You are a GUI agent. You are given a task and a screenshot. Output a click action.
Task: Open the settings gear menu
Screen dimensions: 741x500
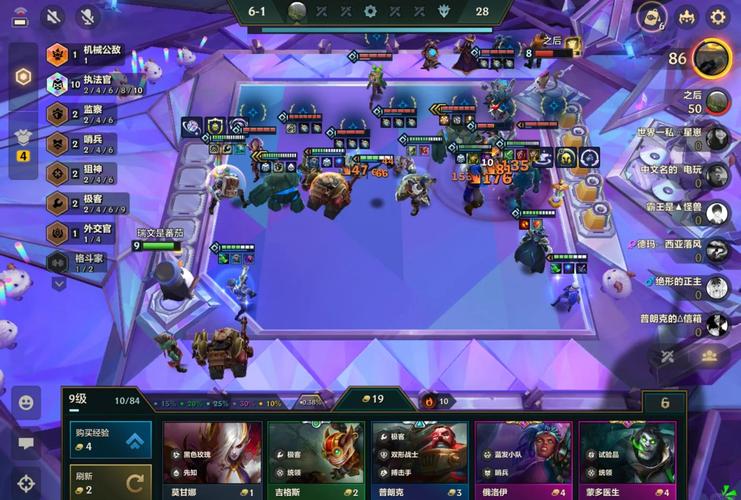(718, 17)
